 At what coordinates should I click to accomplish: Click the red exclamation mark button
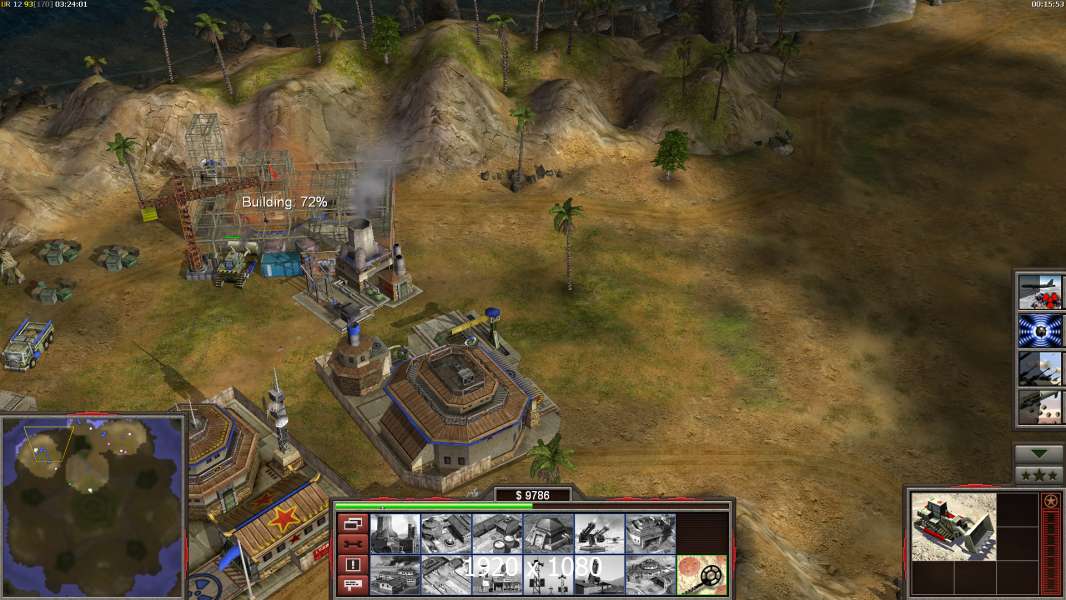coord(351,565)
